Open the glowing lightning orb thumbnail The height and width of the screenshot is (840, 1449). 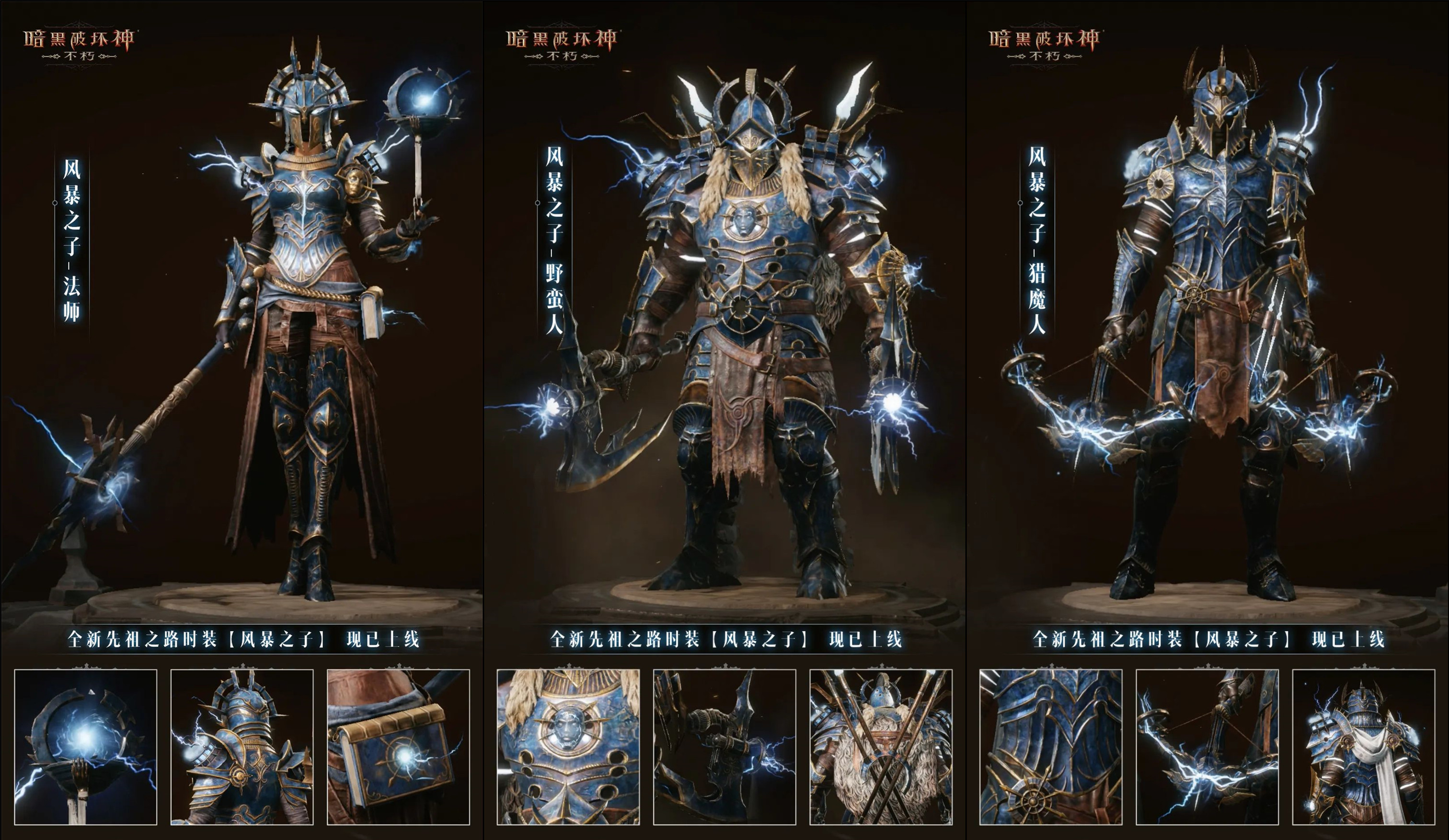86,747
